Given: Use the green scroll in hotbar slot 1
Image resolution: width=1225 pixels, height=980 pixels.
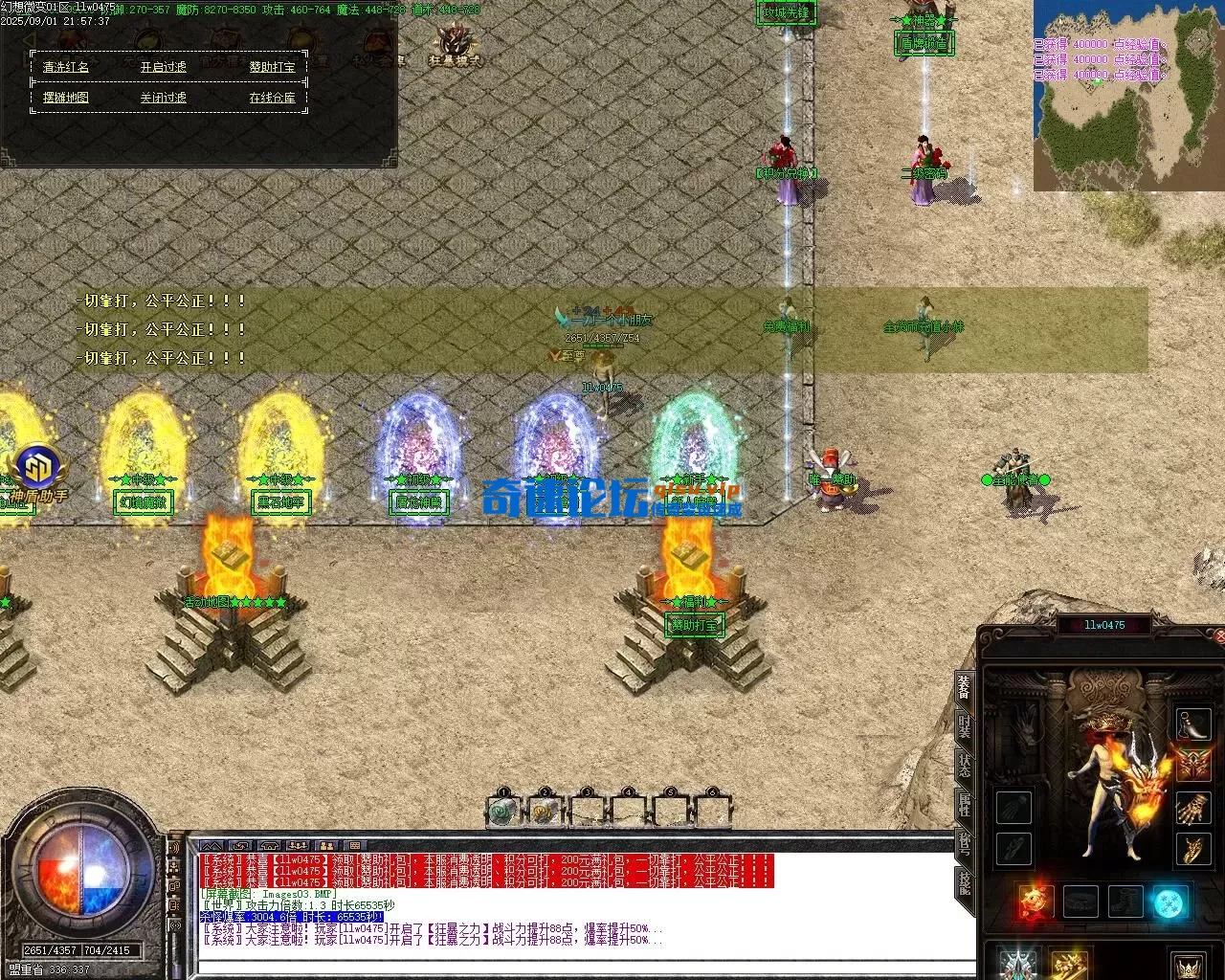Looking at the screenshot, I should (502, 813).
